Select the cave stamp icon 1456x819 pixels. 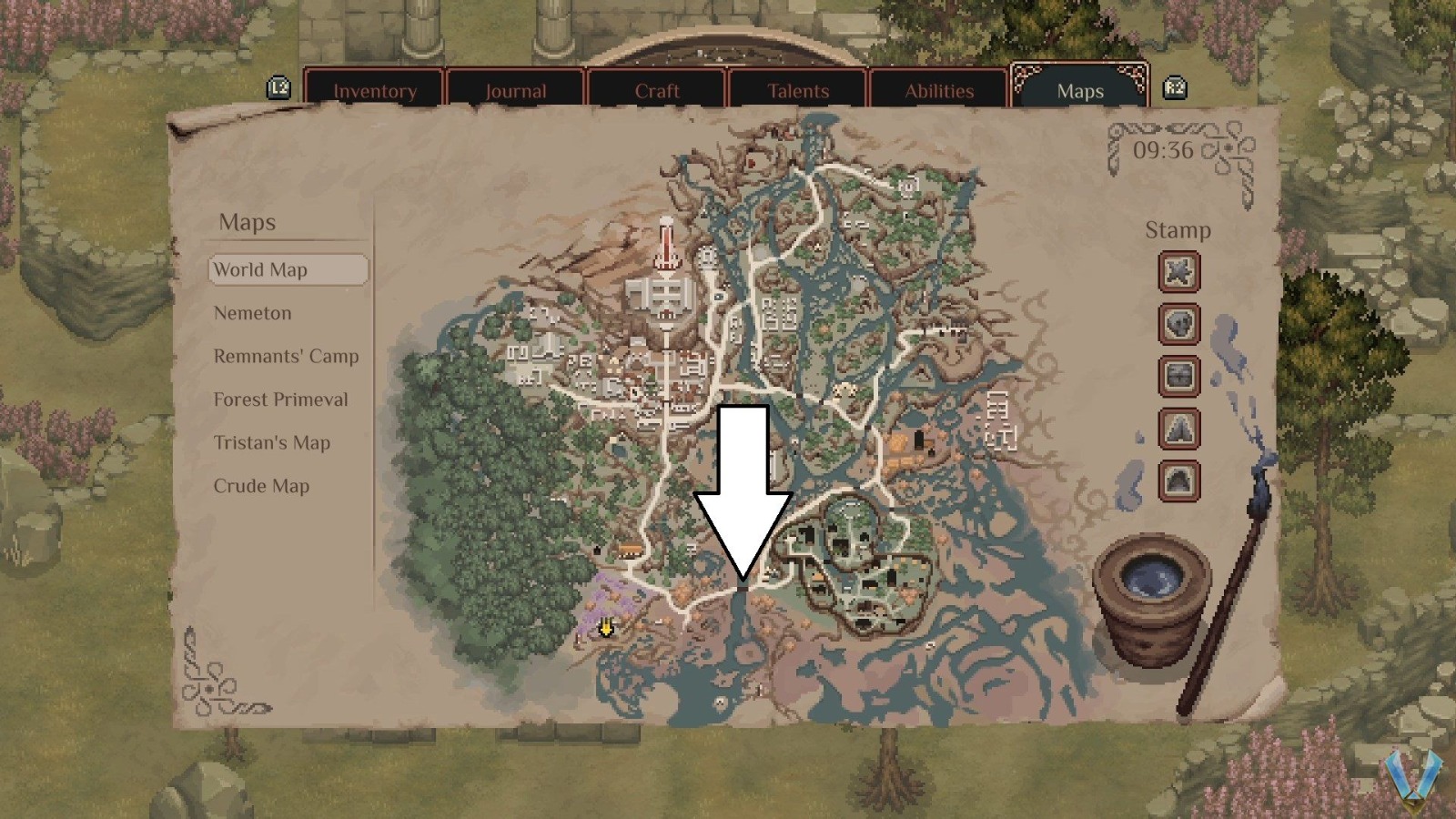pos(1178,481)
